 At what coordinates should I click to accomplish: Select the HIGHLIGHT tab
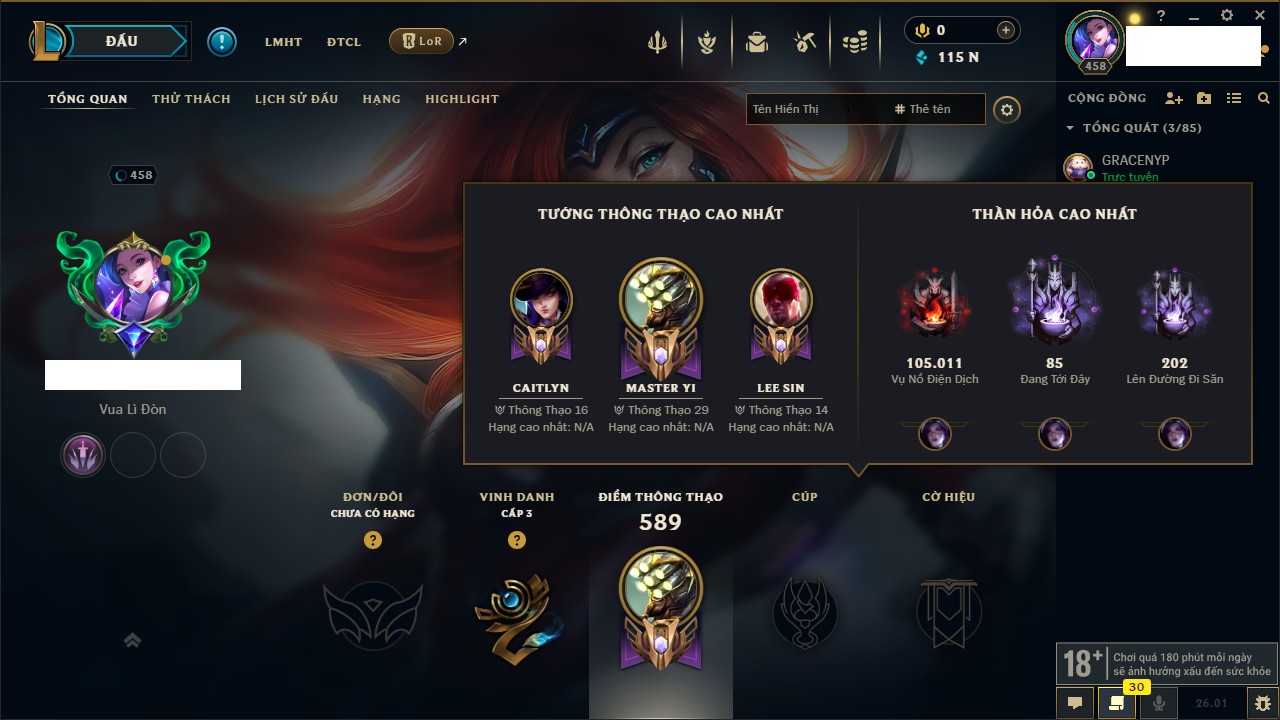461,99
